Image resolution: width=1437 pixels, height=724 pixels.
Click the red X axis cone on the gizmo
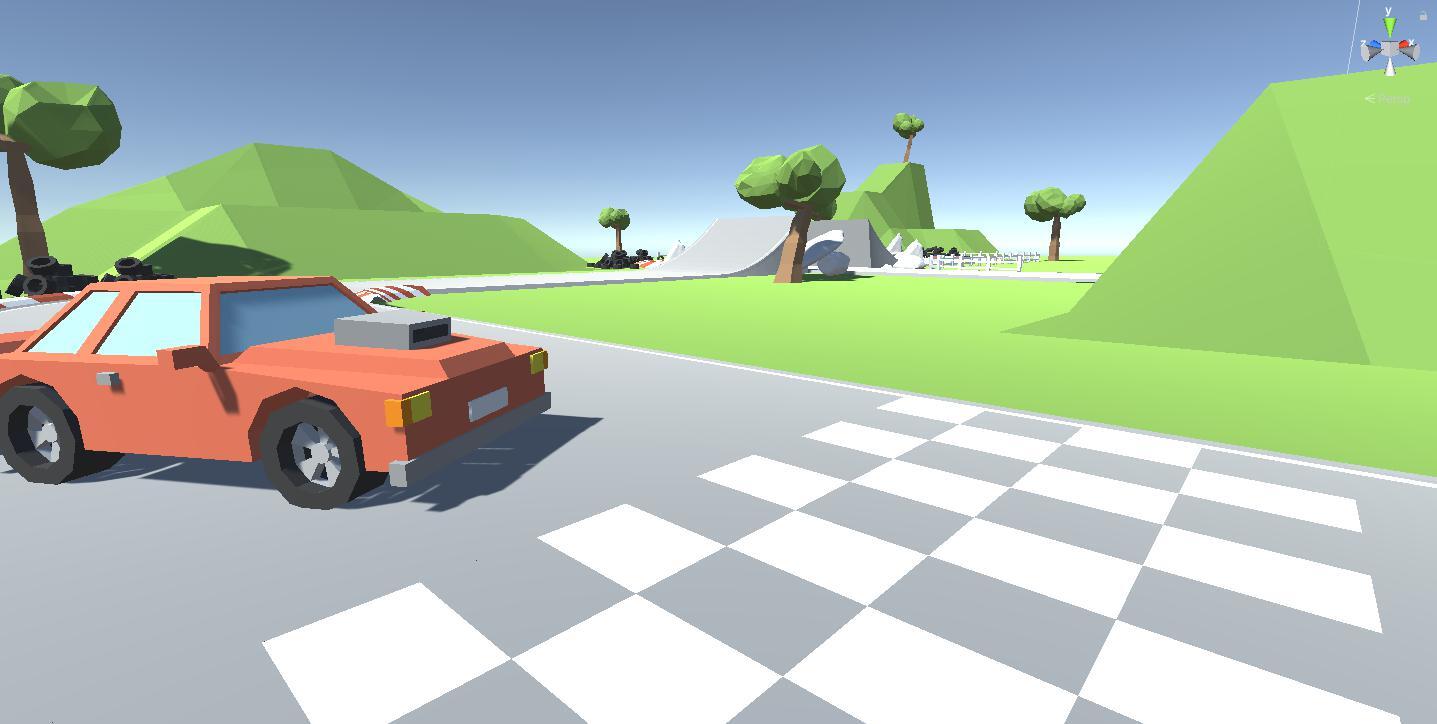(x=1404, y=43)
